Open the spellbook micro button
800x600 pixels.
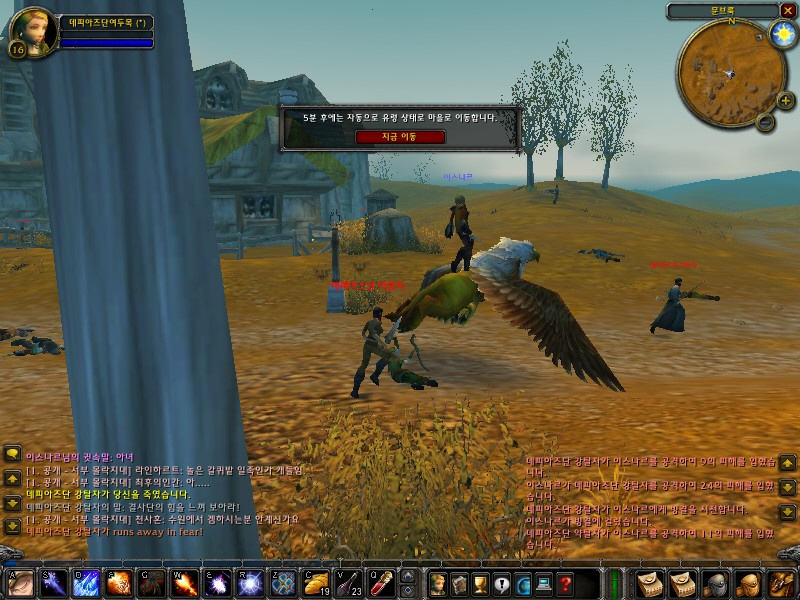[460, 583]
